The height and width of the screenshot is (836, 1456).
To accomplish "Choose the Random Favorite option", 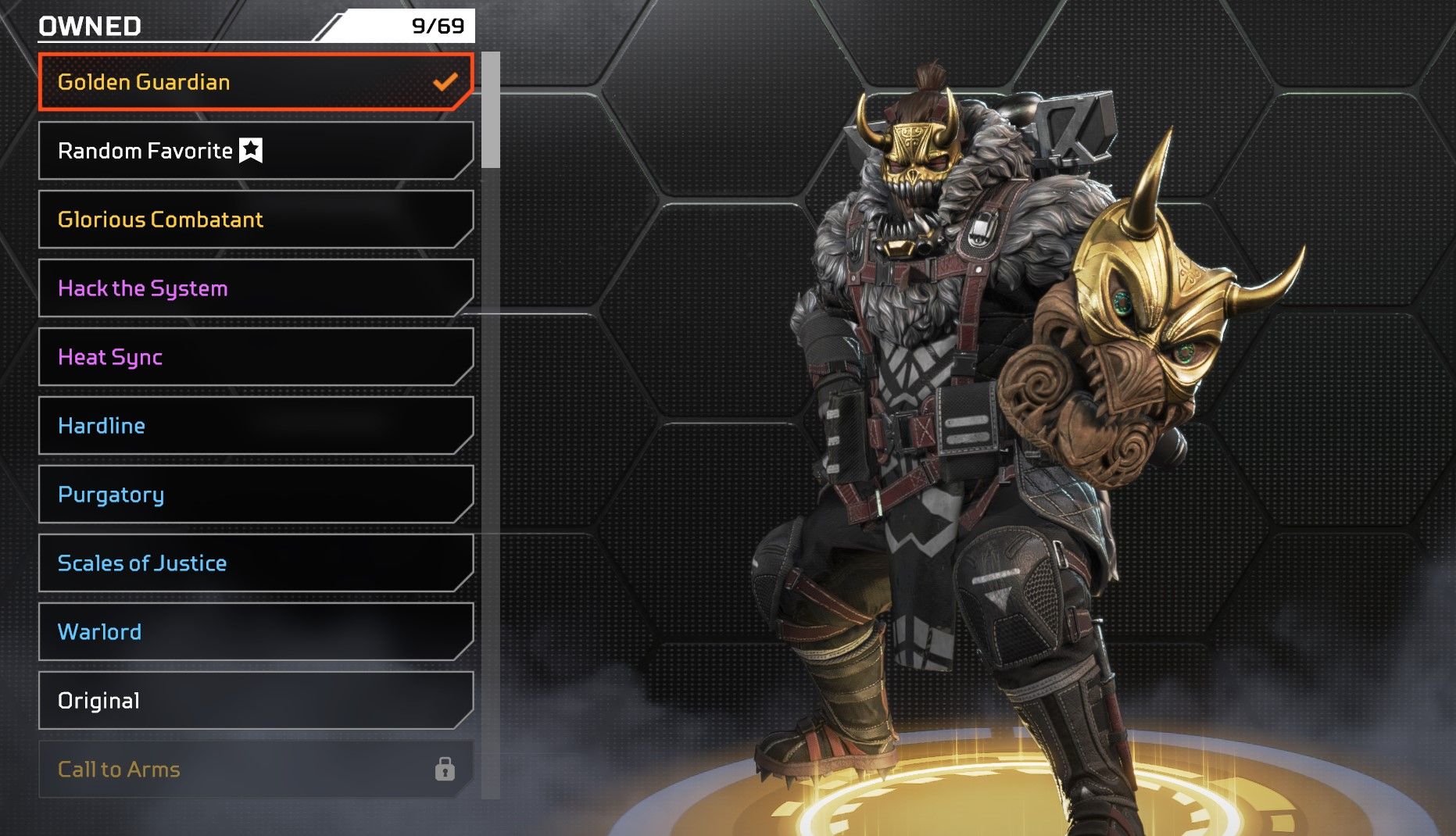I will click(256, 151).
